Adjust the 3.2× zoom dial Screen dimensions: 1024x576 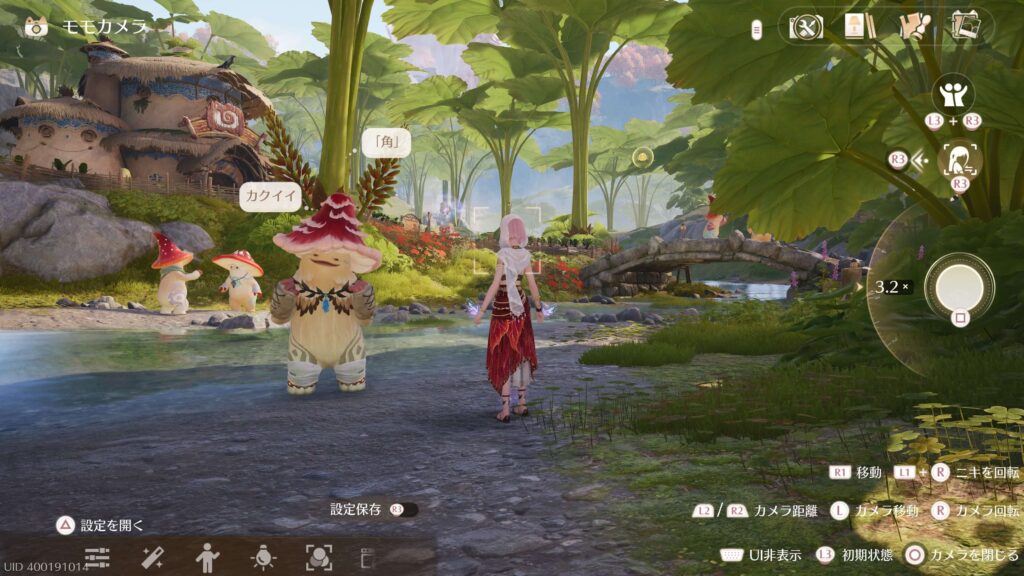click(892, 287)
